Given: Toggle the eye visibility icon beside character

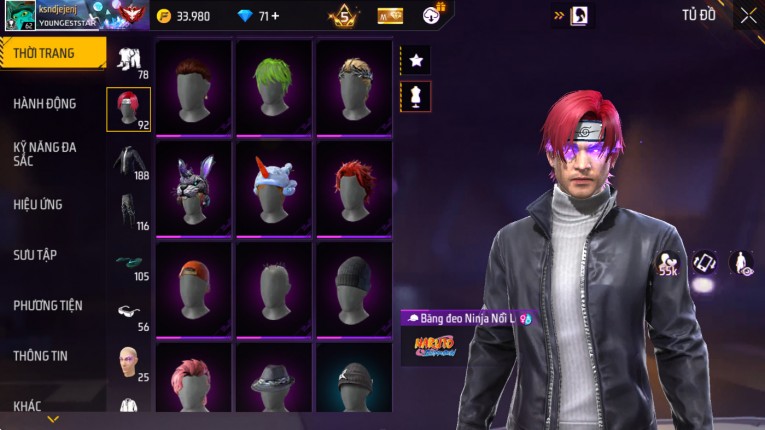Looking at the screenshot, I should coord(742,263).
